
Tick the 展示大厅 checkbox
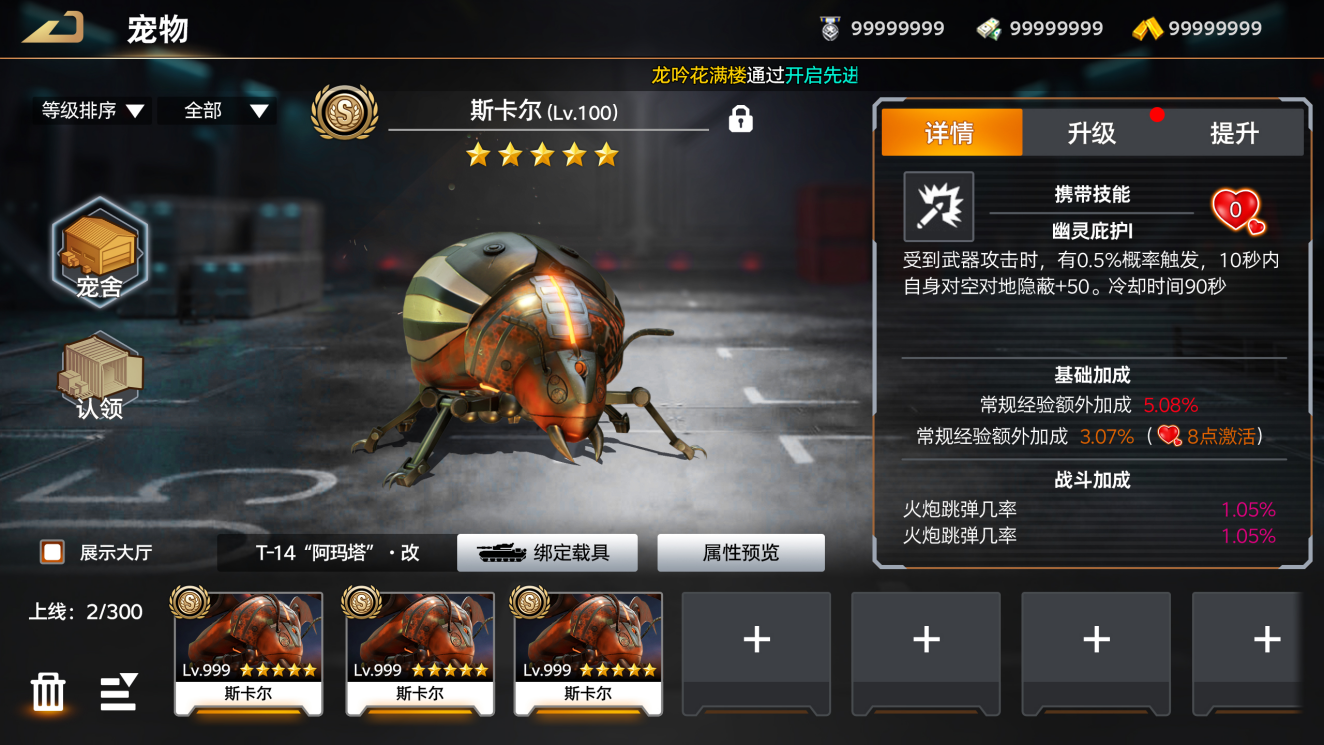52,552
